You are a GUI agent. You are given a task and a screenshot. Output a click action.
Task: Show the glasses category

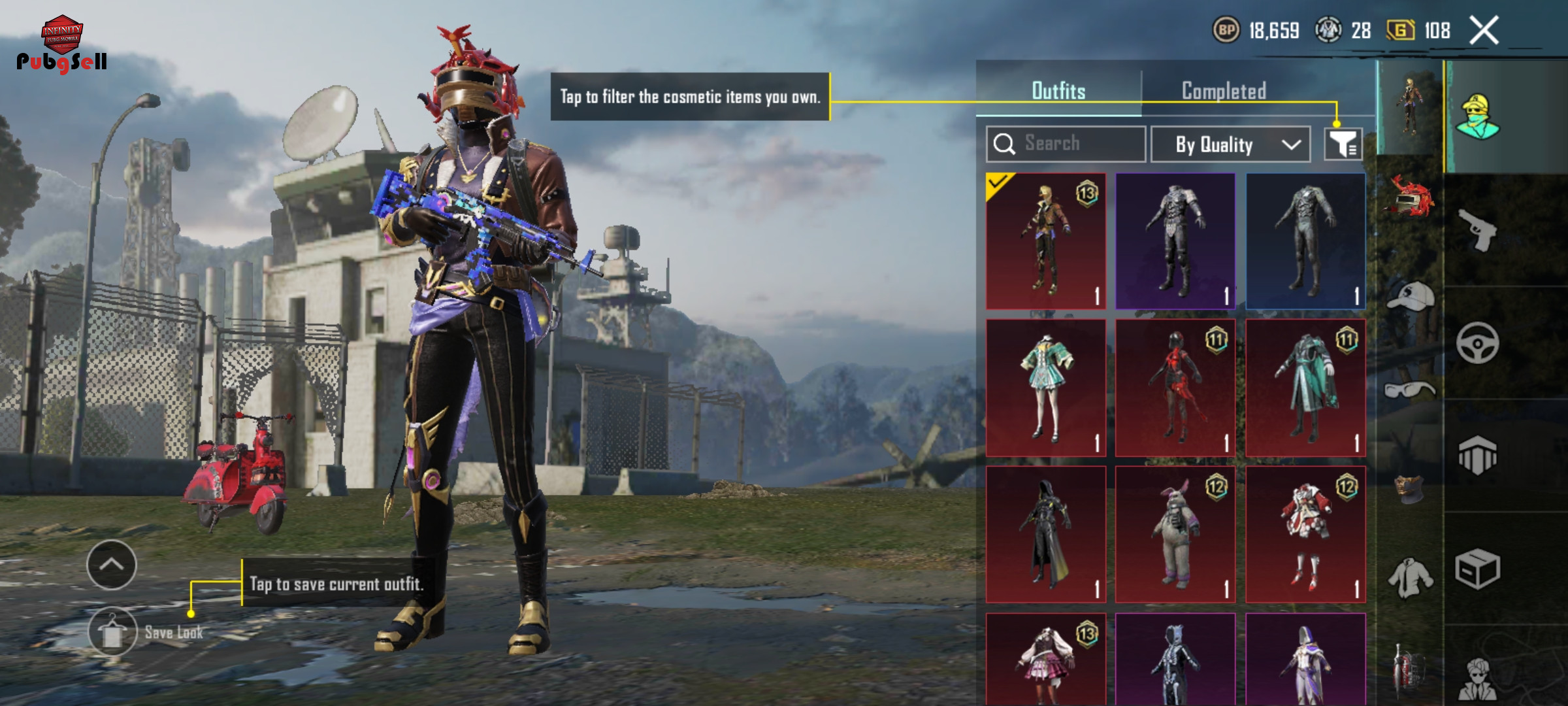click(x=1410, y=390)
